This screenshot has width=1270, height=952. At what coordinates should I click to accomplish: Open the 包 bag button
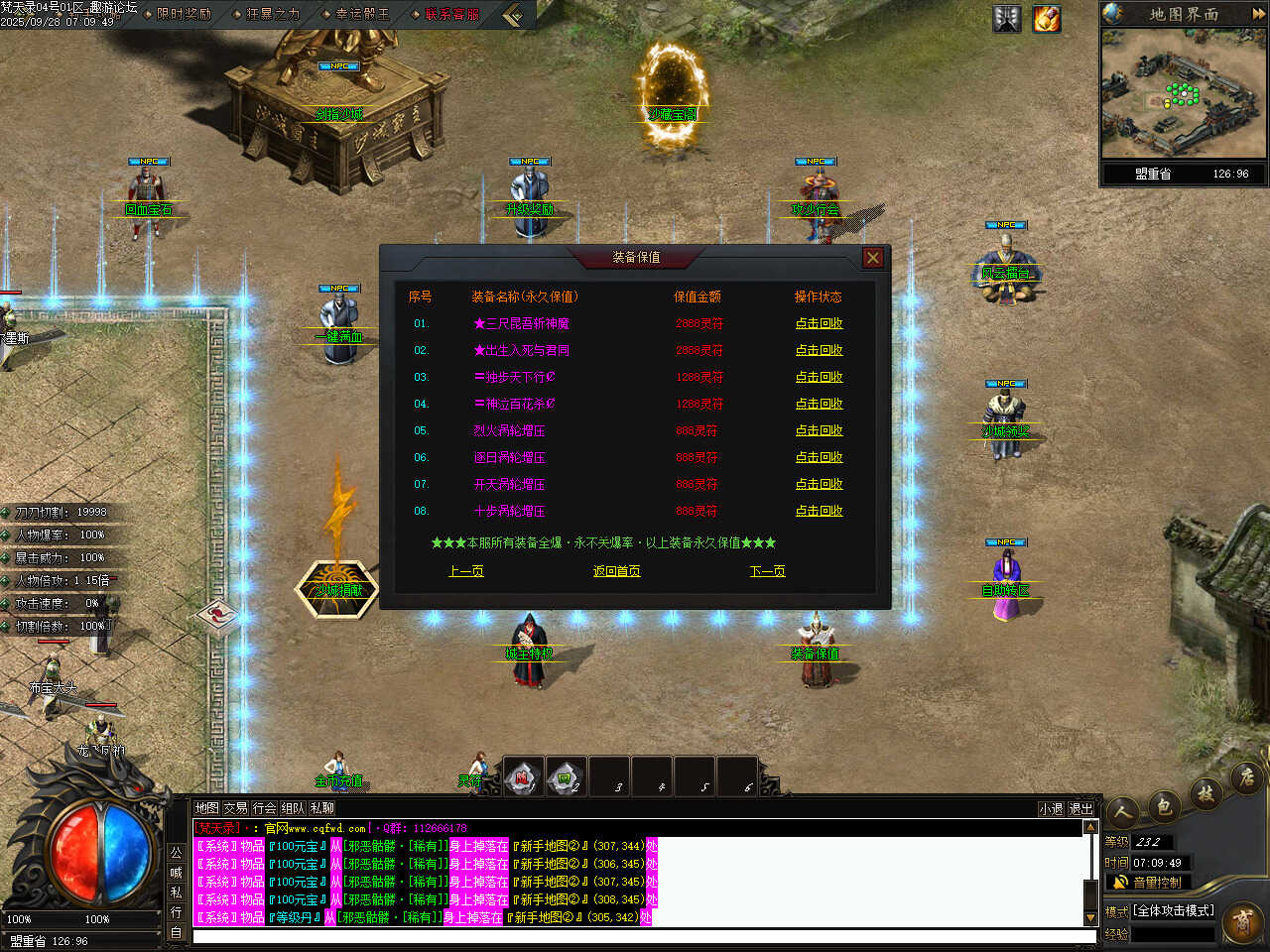(1164, 805)
